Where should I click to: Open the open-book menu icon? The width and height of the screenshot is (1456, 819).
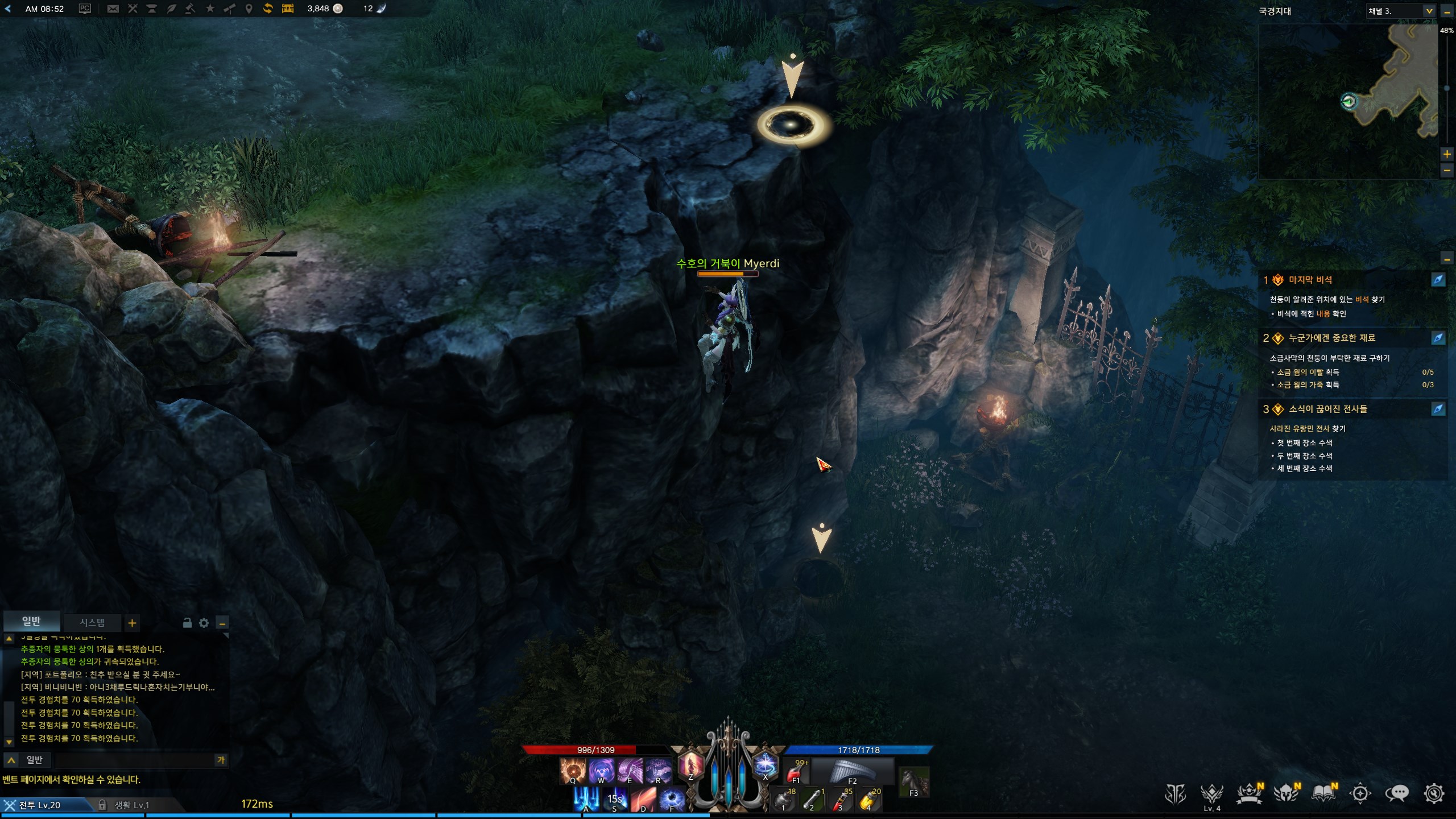1323,793
